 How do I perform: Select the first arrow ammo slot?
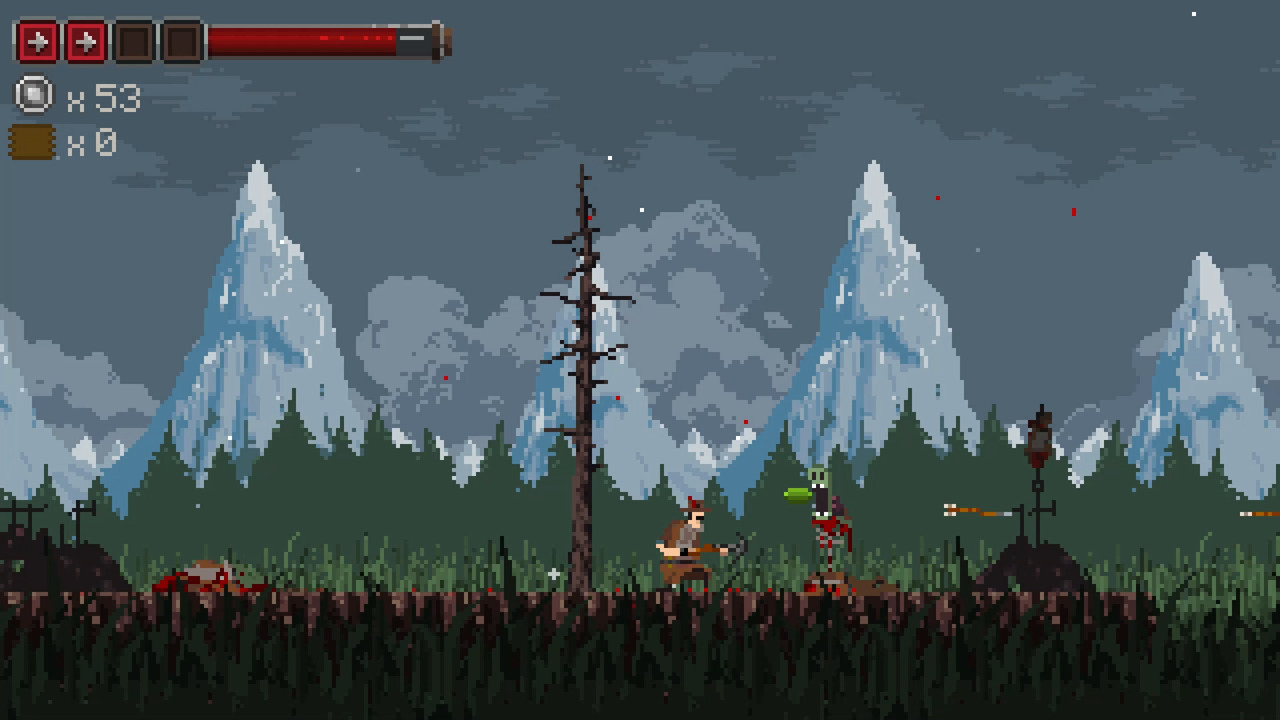(x=37, y=43)
